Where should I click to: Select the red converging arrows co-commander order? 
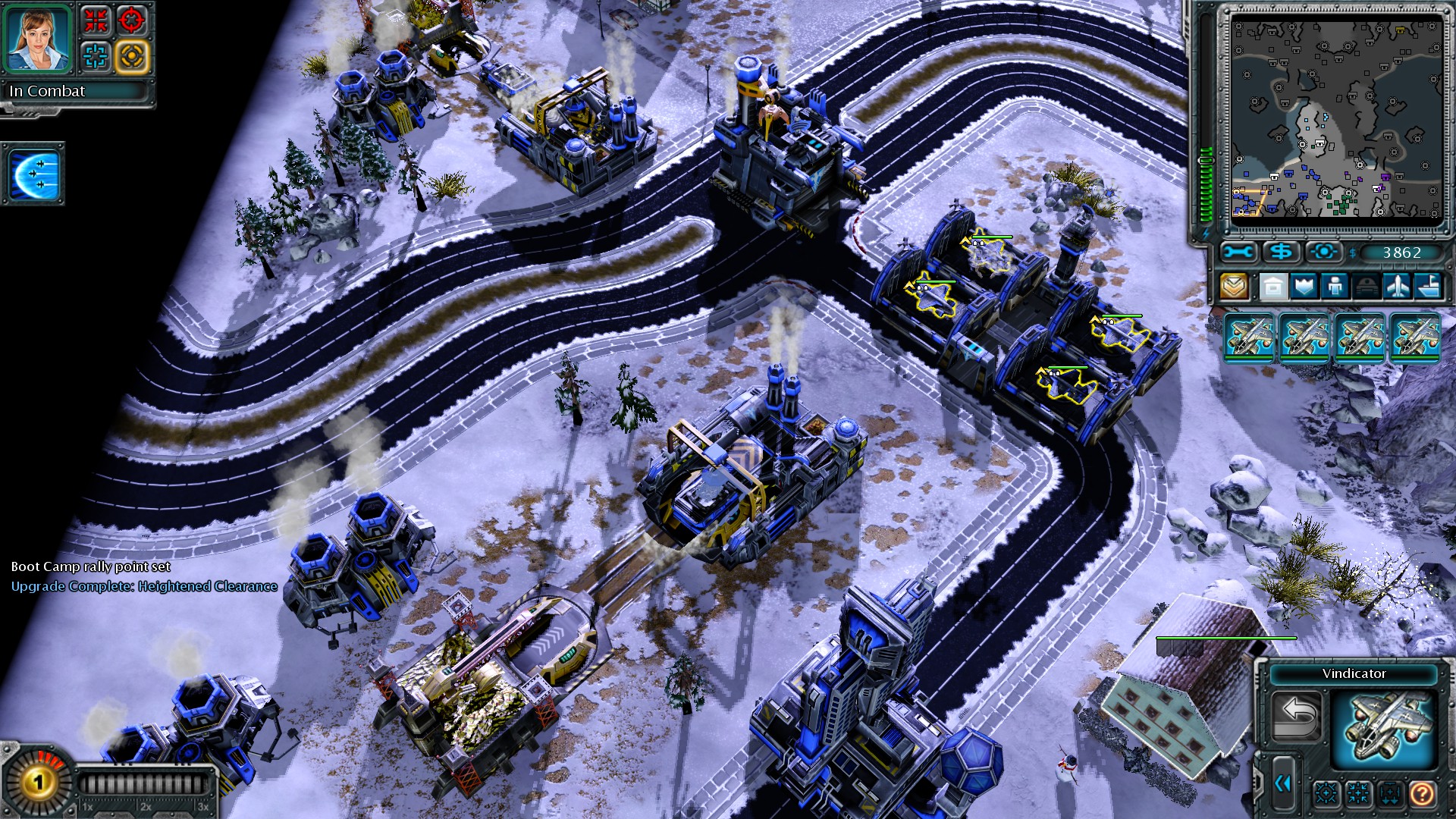coord(96,20)
